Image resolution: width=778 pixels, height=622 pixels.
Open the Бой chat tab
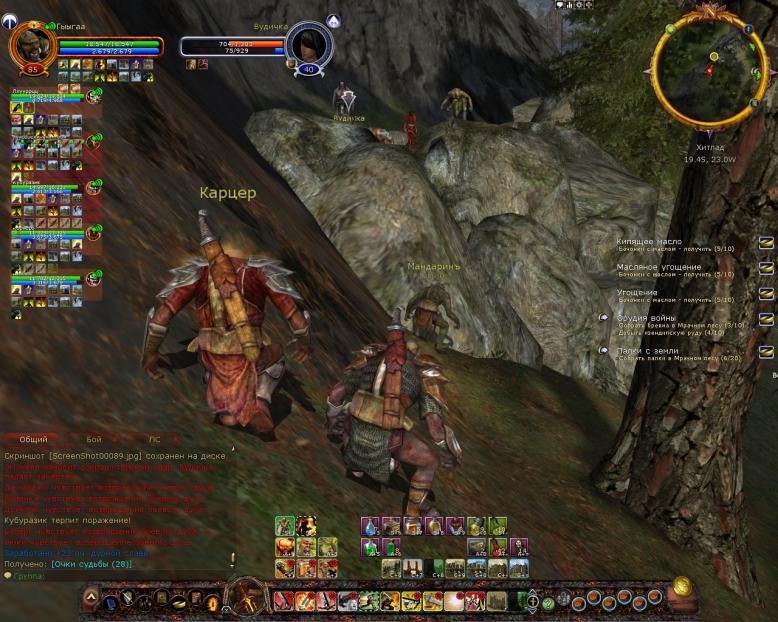click(94, 439)
